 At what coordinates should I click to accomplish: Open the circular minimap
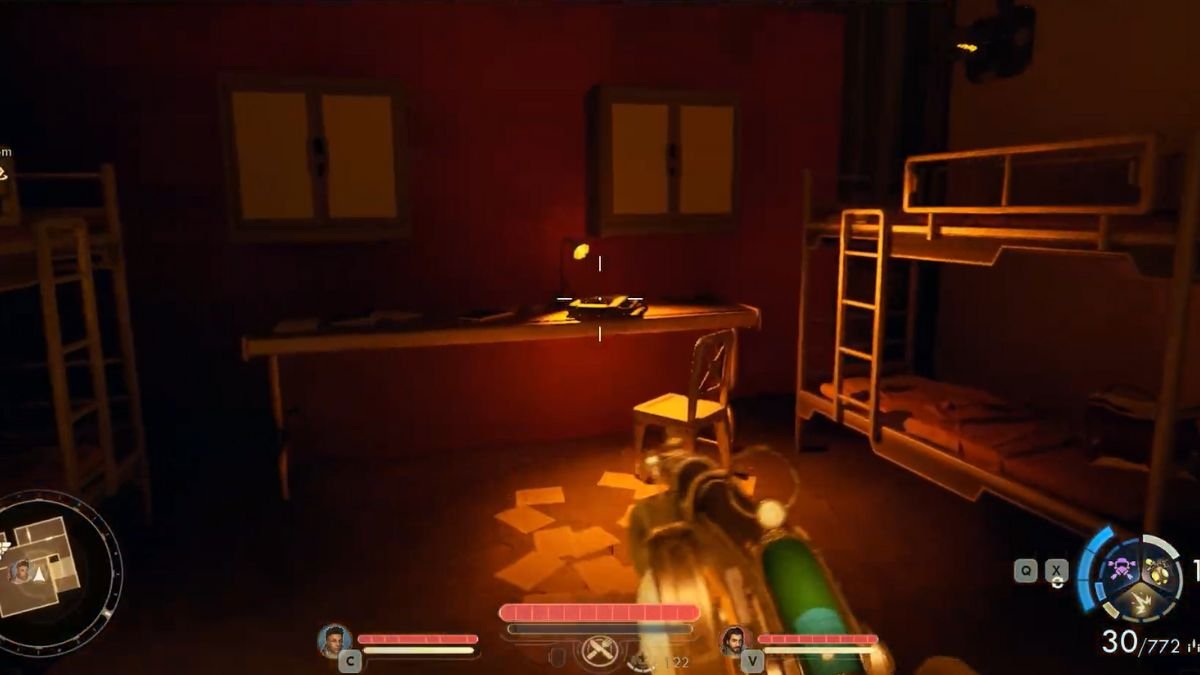tap(60, 570)
